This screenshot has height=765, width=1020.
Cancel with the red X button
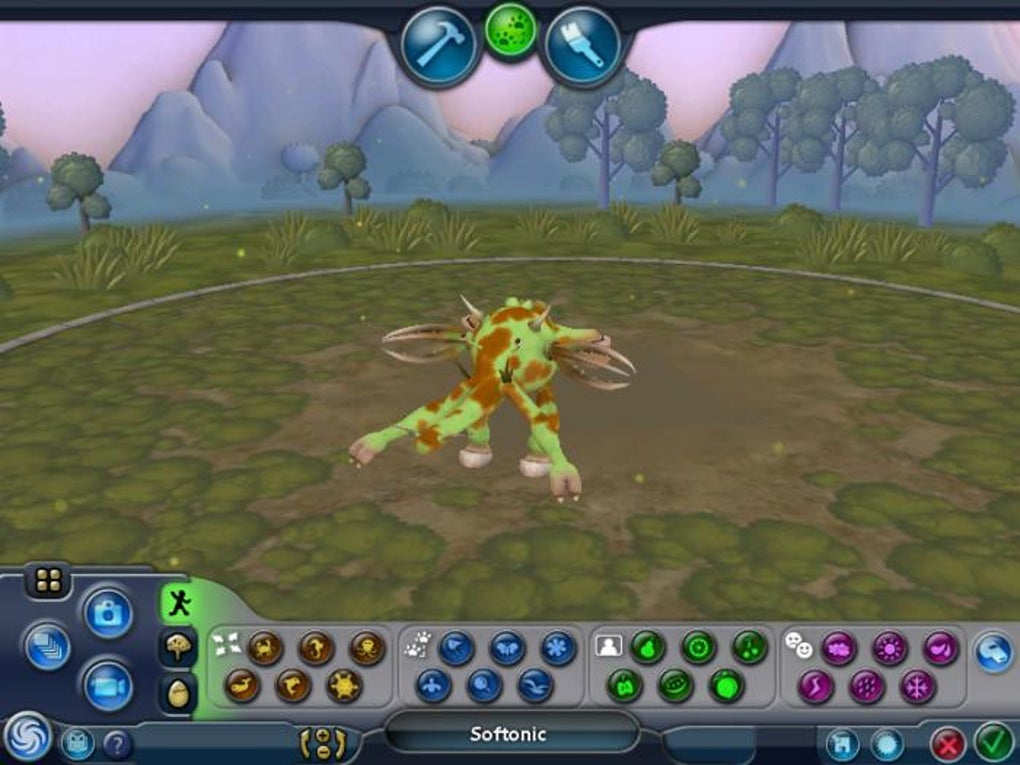click(x=947, y=743)
